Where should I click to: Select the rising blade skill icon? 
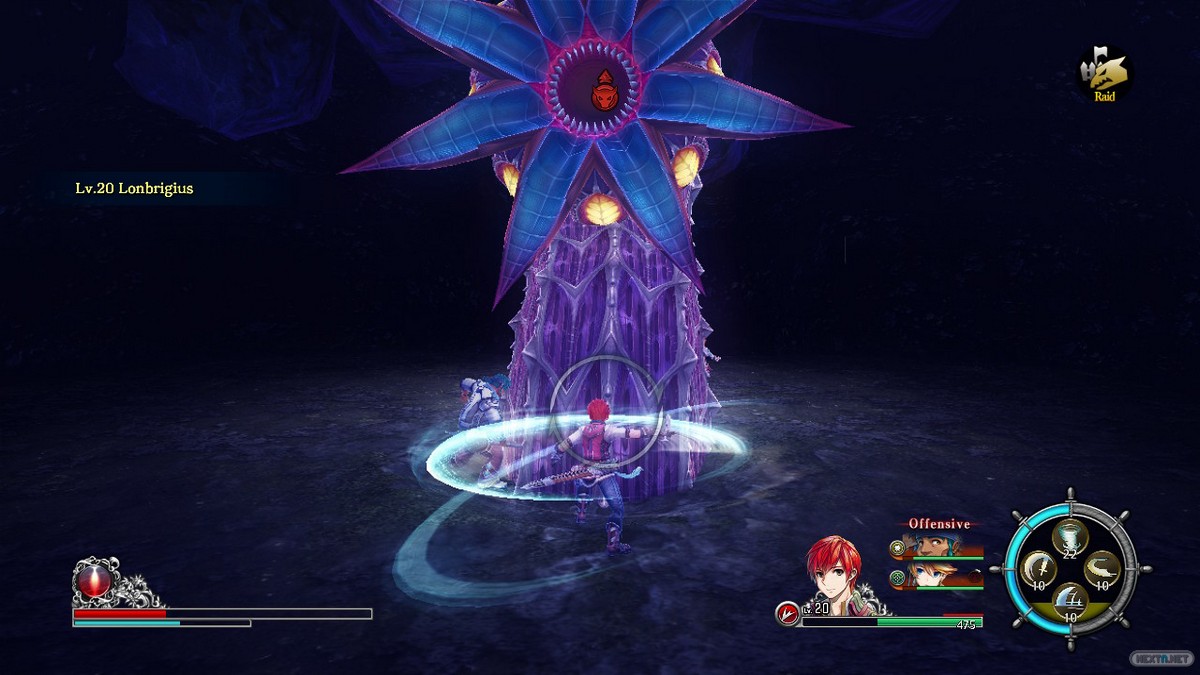point(1070,603)
